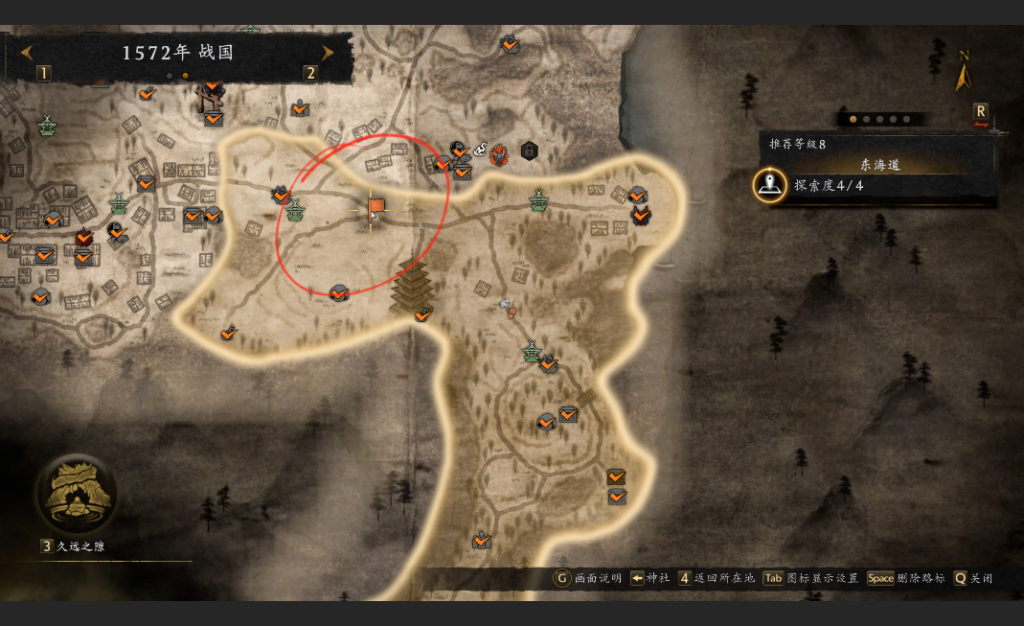Click the 探索度 exploration pin icon
The height and width of the screenshot is (626, 1024).
point(769,185)
